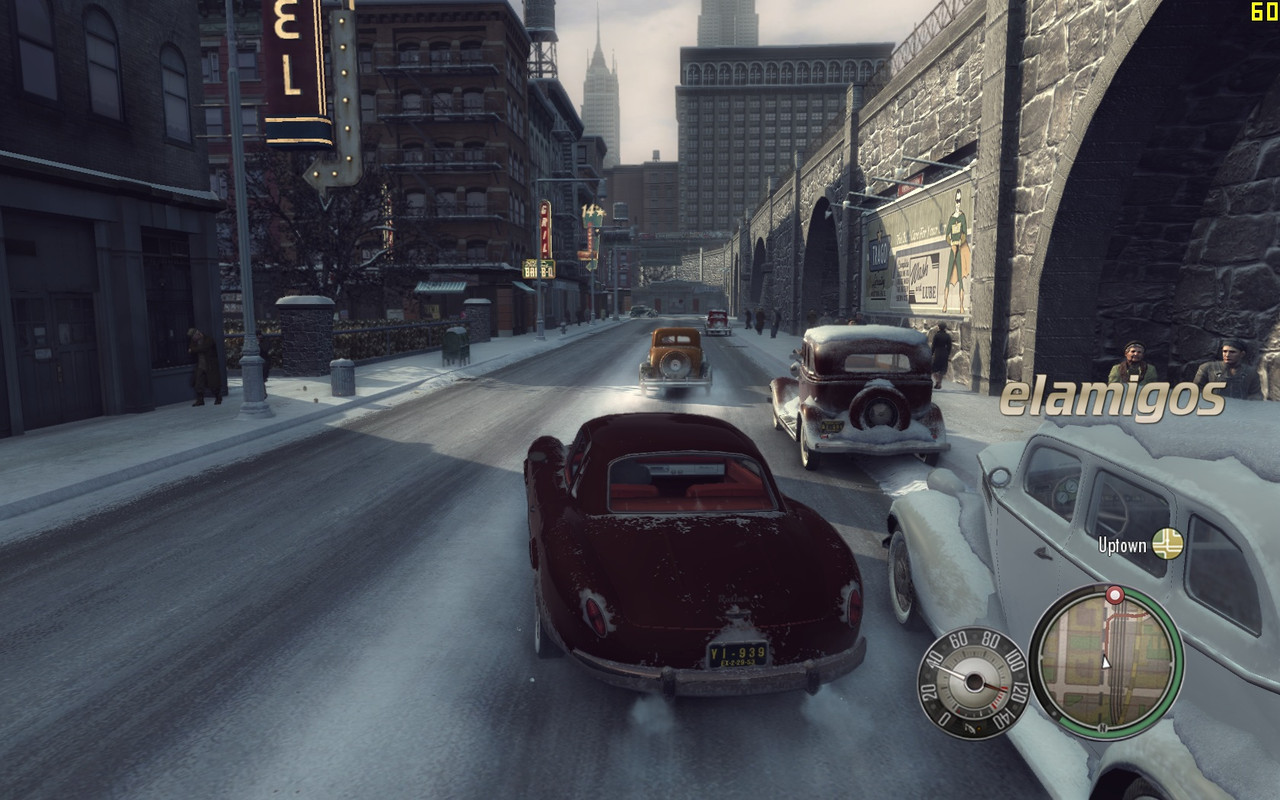Click the Uptown district icon

click(1167, 544)
